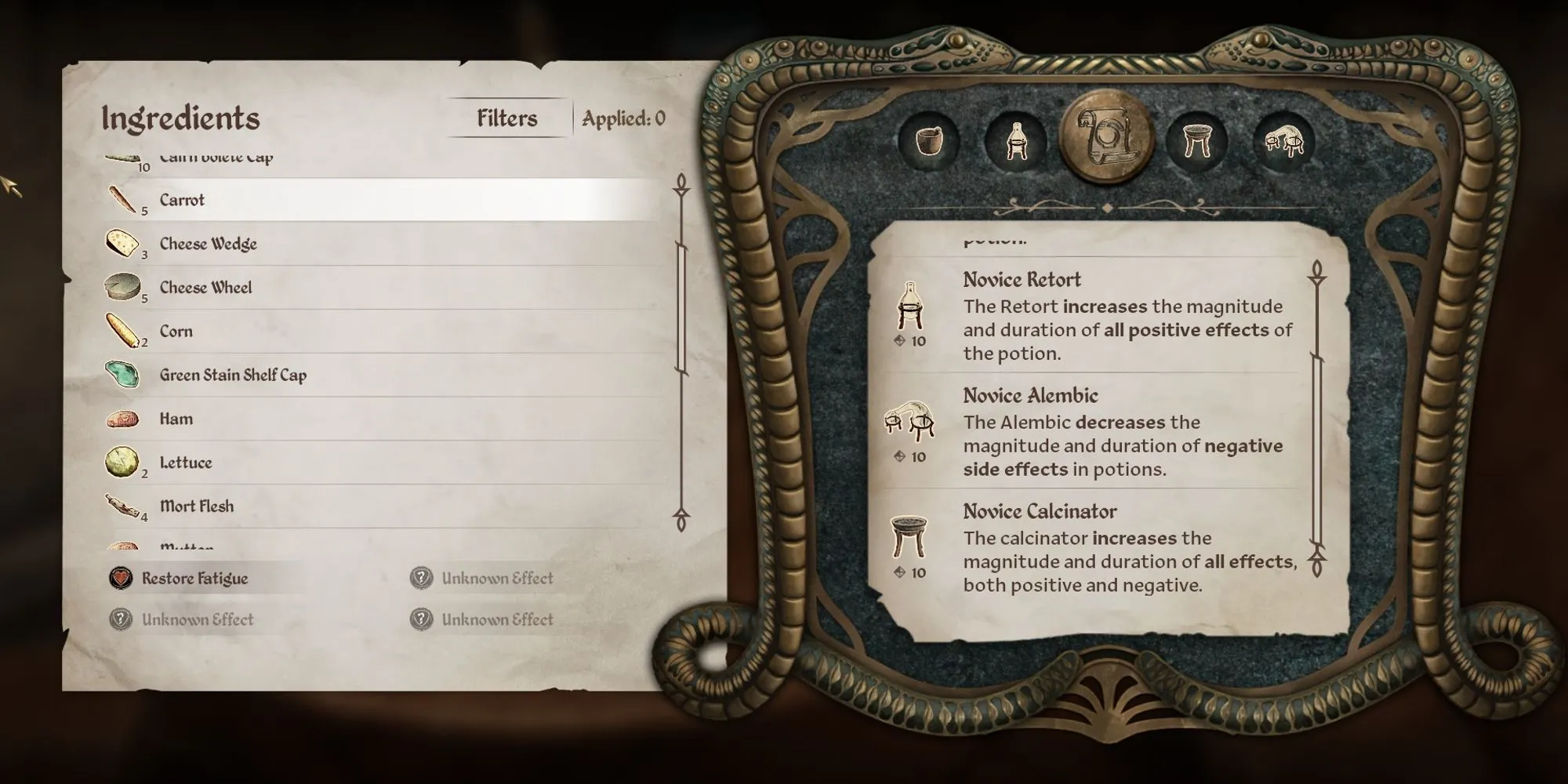
Task: Select the central scroll tab
Action: (x=1105, y=138)
